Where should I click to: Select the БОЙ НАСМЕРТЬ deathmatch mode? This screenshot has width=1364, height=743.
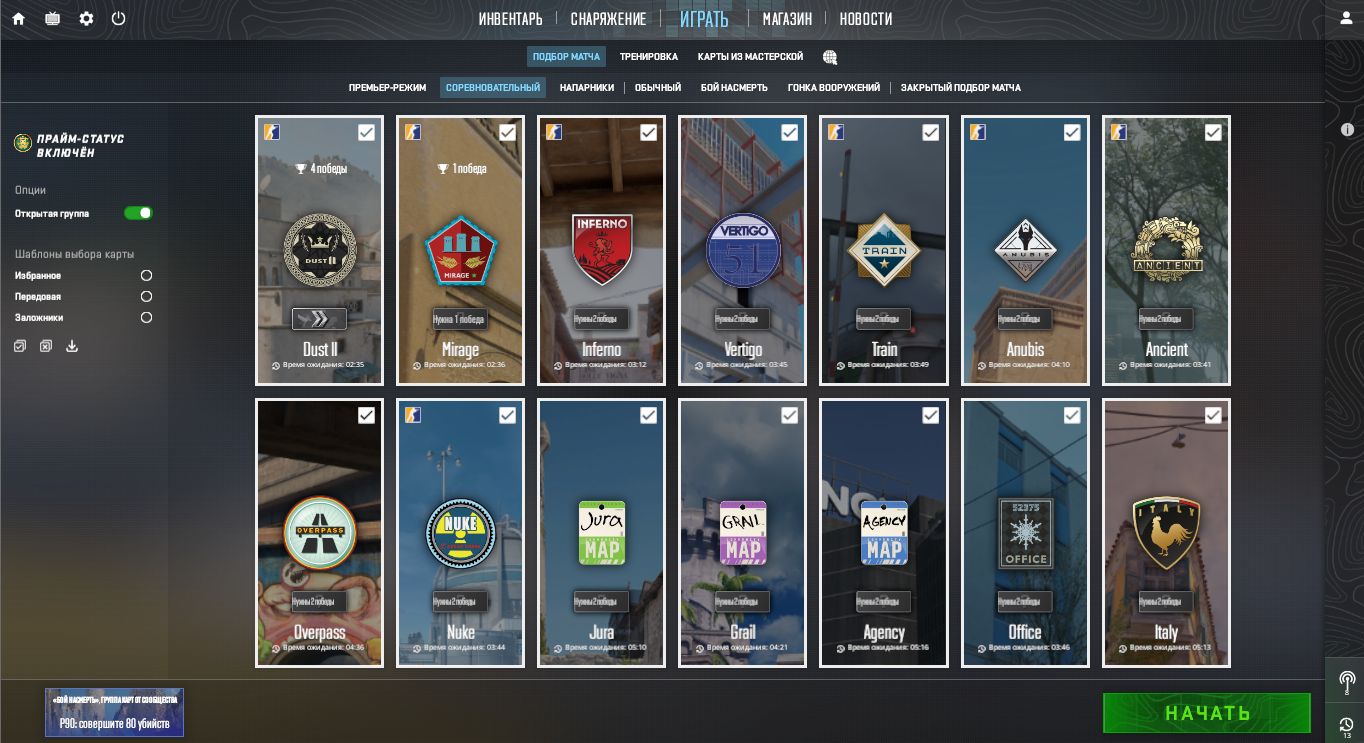[734, 88]
